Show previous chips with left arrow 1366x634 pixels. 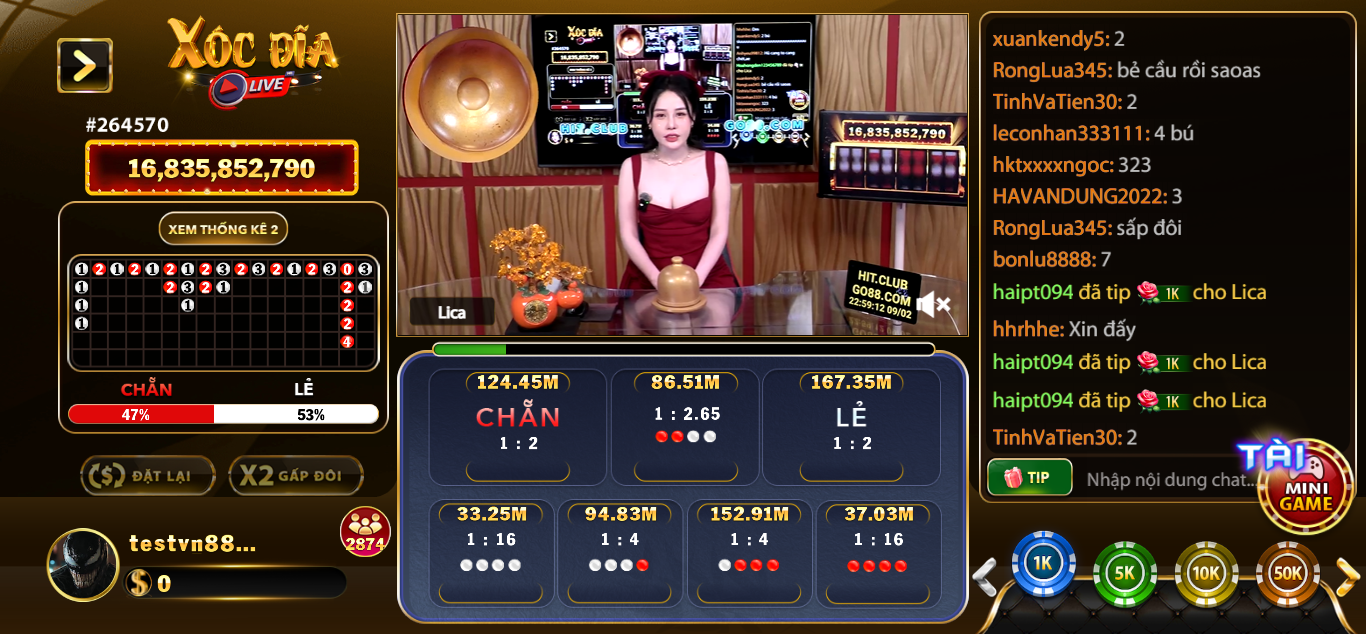(x=986, y=576)
